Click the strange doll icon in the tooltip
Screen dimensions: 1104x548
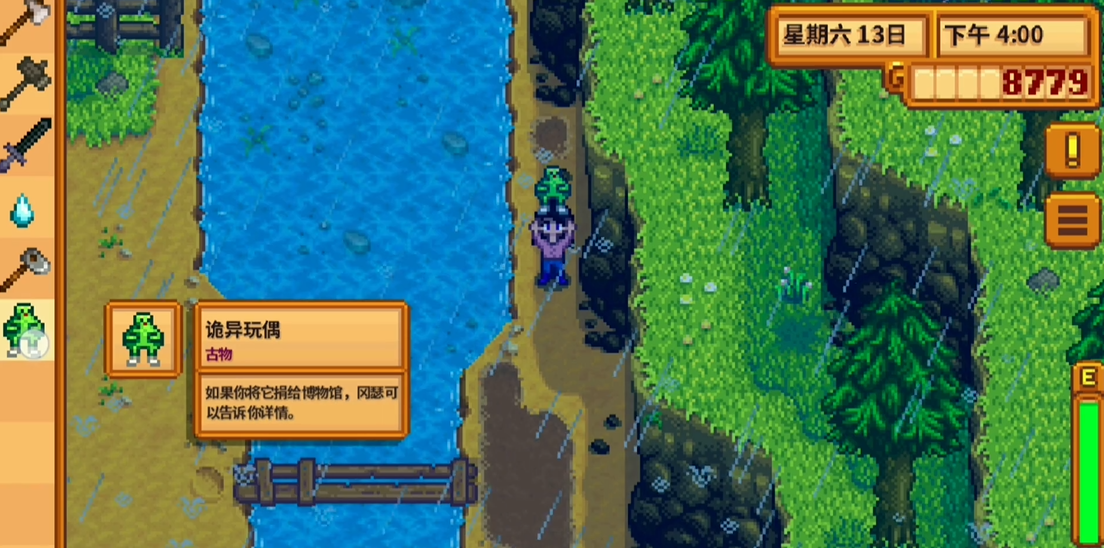click(143, 338)
